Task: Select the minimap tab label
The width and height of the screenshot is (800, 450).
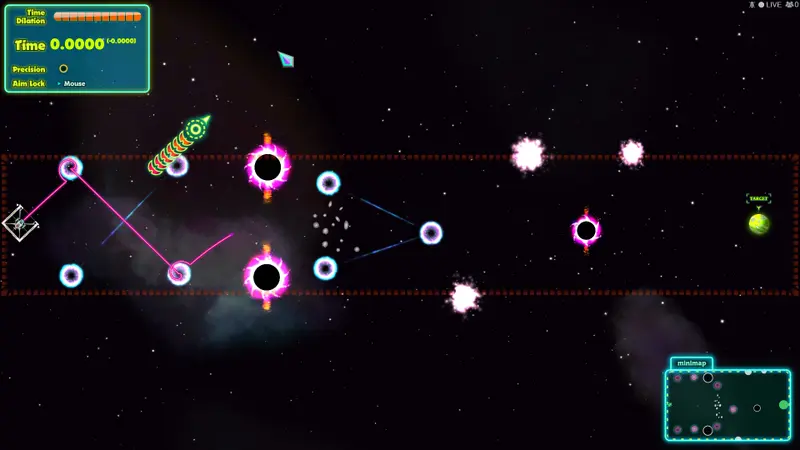Action: (x=691, y=363)
